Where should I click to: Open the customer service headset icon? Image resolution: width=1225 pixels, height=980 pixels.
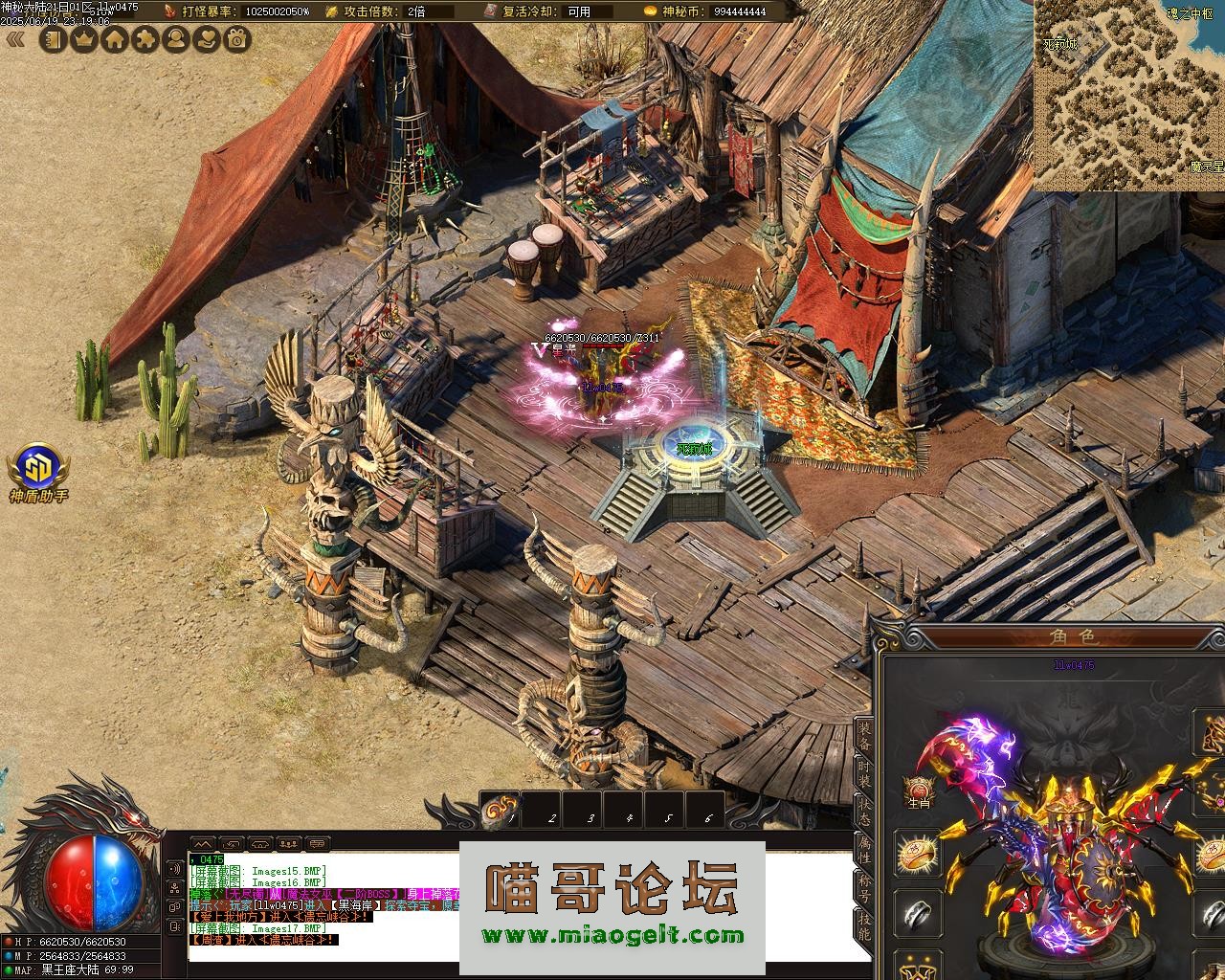pyautogui.click(x=176, y=39)
